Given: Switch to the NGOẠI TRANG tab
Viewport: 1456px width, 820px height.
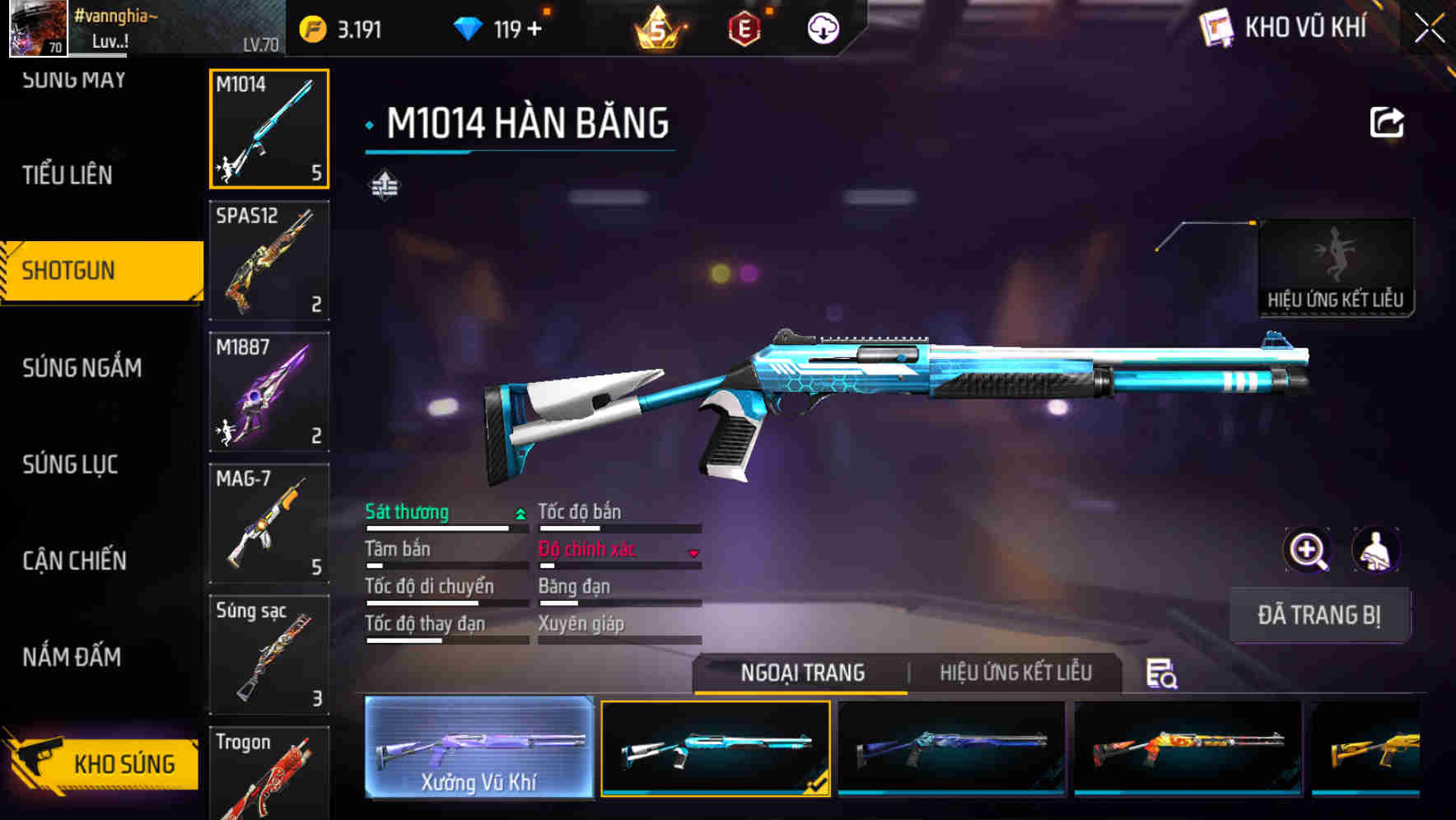Looking at the screenshot, I should click(x=801, y=673).
